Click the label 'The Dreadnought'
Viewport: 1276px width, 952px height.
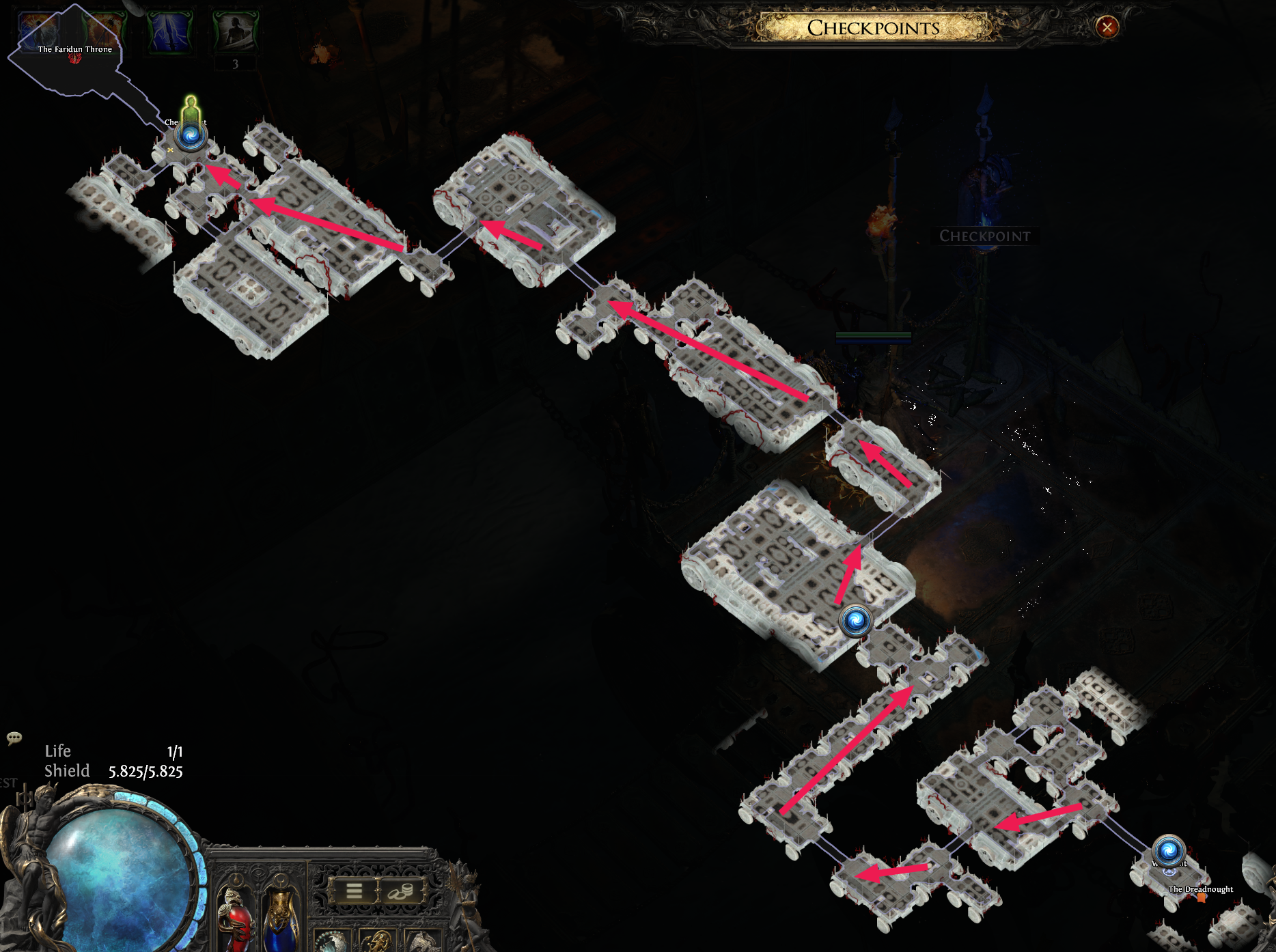(1201, 890)
